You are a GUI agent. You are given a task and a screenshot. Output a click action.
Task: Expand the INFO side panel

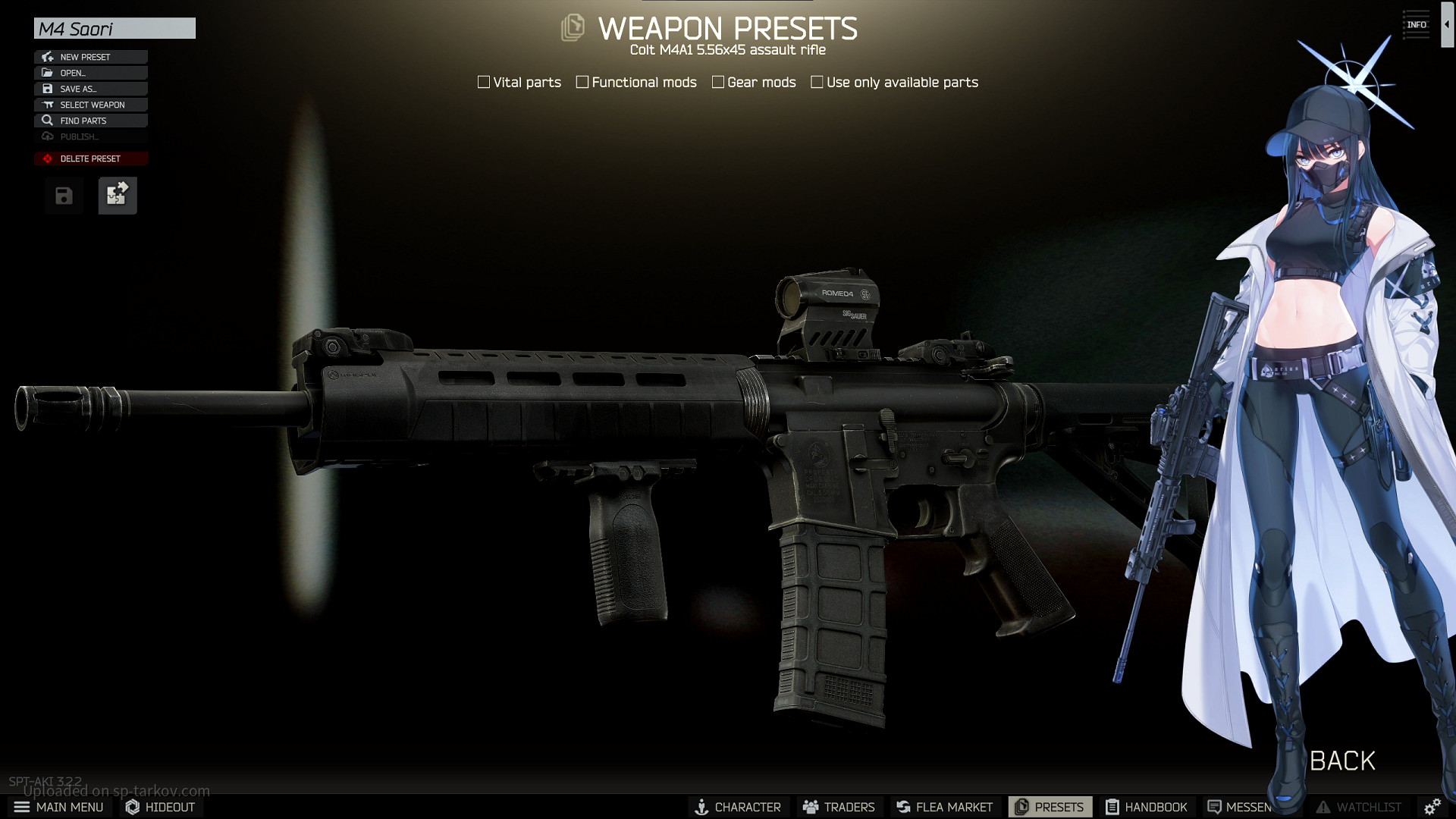point(1417,24)
